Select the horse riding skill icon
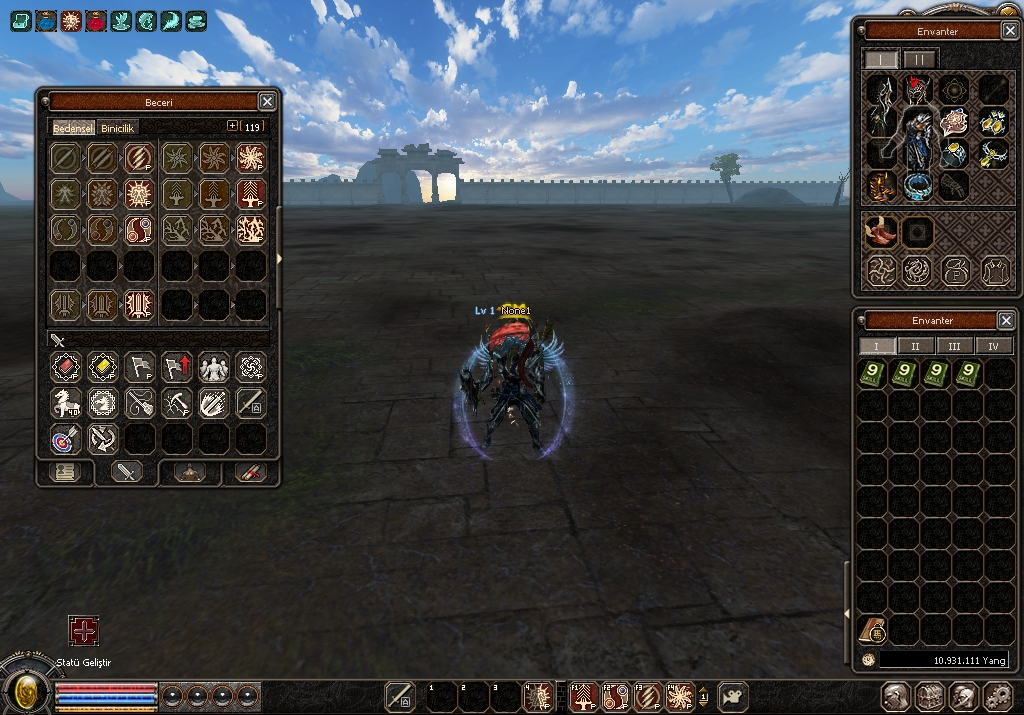Image resolution: width=1024 pixels, height=715 pixels. (x=65, y=403)
